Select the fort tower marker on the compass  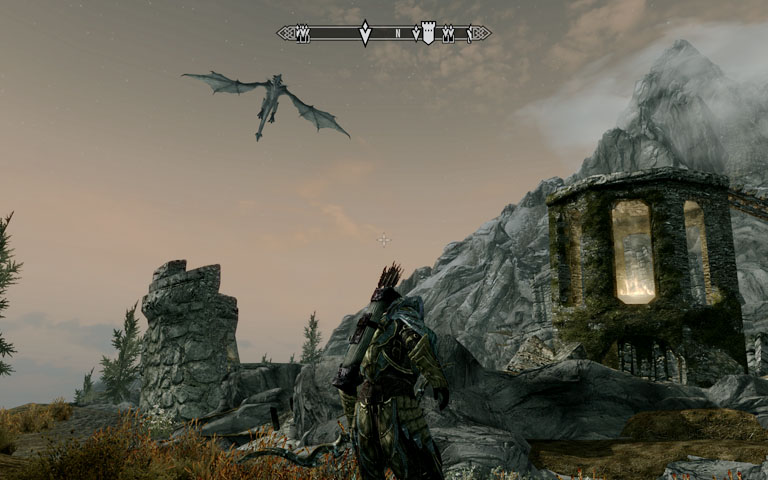[x=428, y=33]
